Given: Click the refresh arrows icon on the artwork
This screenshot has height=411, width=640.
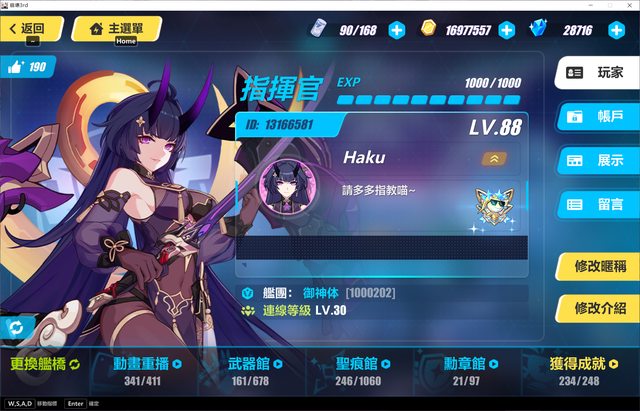Looking at the screenshot, I should pos(16,327).
